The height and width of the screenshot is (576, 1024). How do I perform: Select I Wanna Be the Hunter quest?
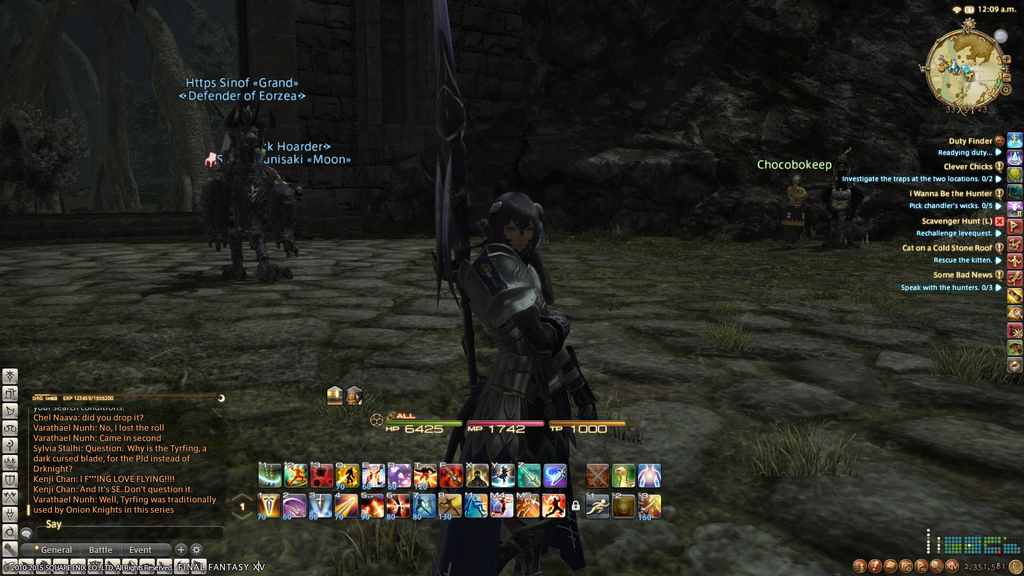(x=950, y=193)
